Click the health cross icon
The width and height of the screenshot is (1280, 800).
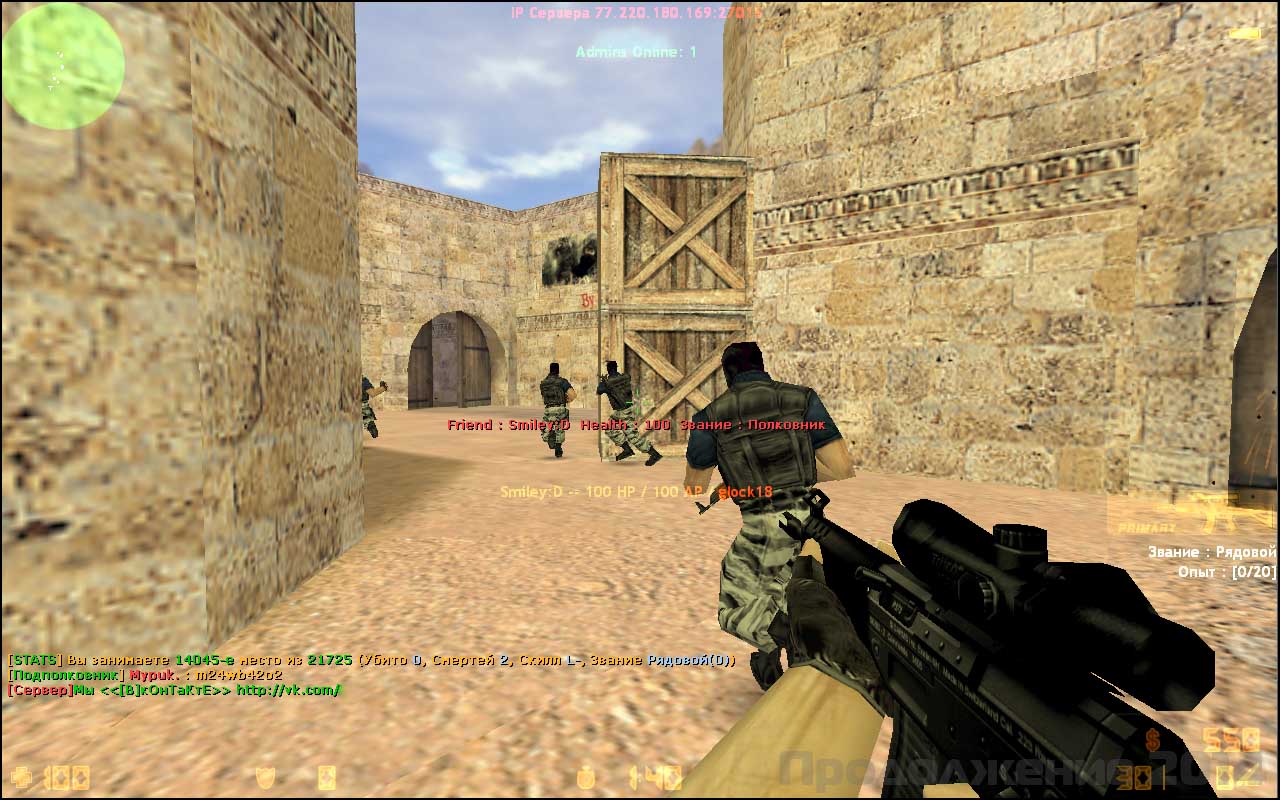point(21,777)
